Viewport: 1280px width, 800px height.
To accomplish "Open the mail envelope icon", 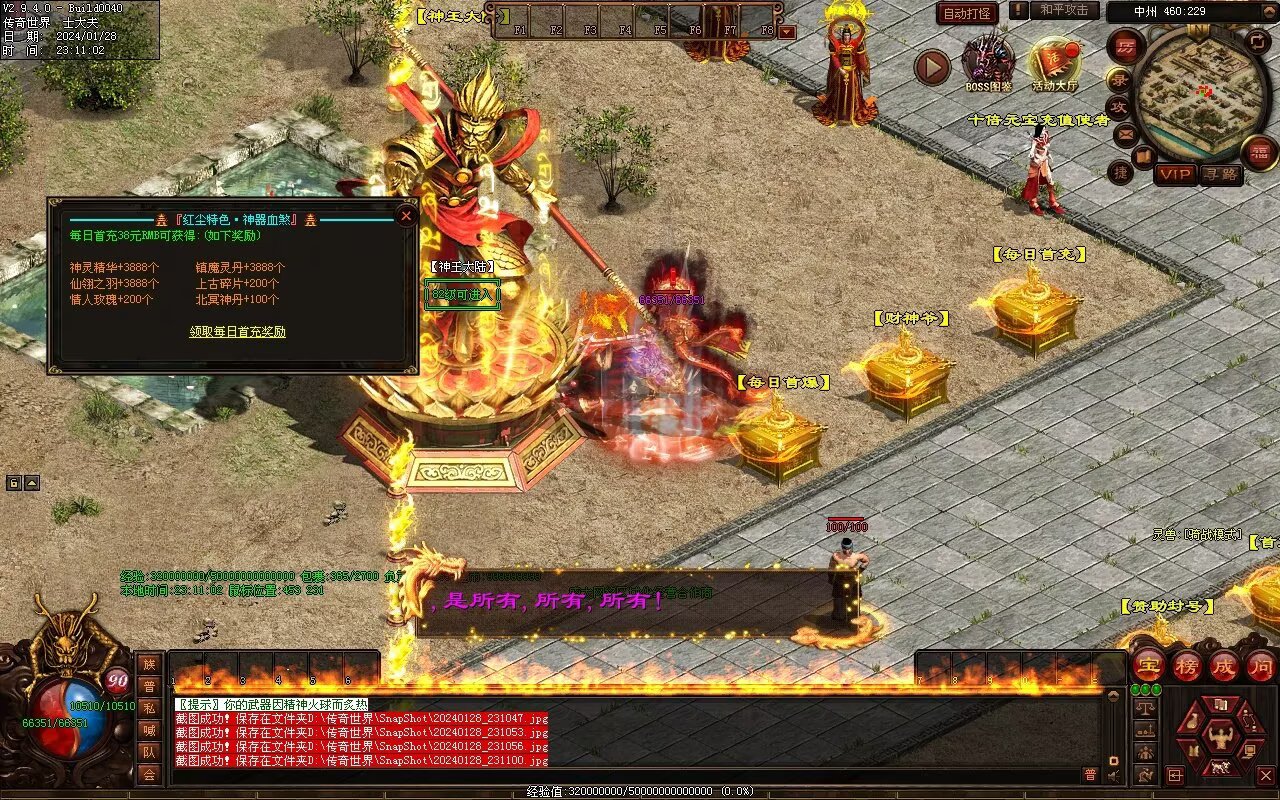I will pyautogui.click(x=1125, y=133).
